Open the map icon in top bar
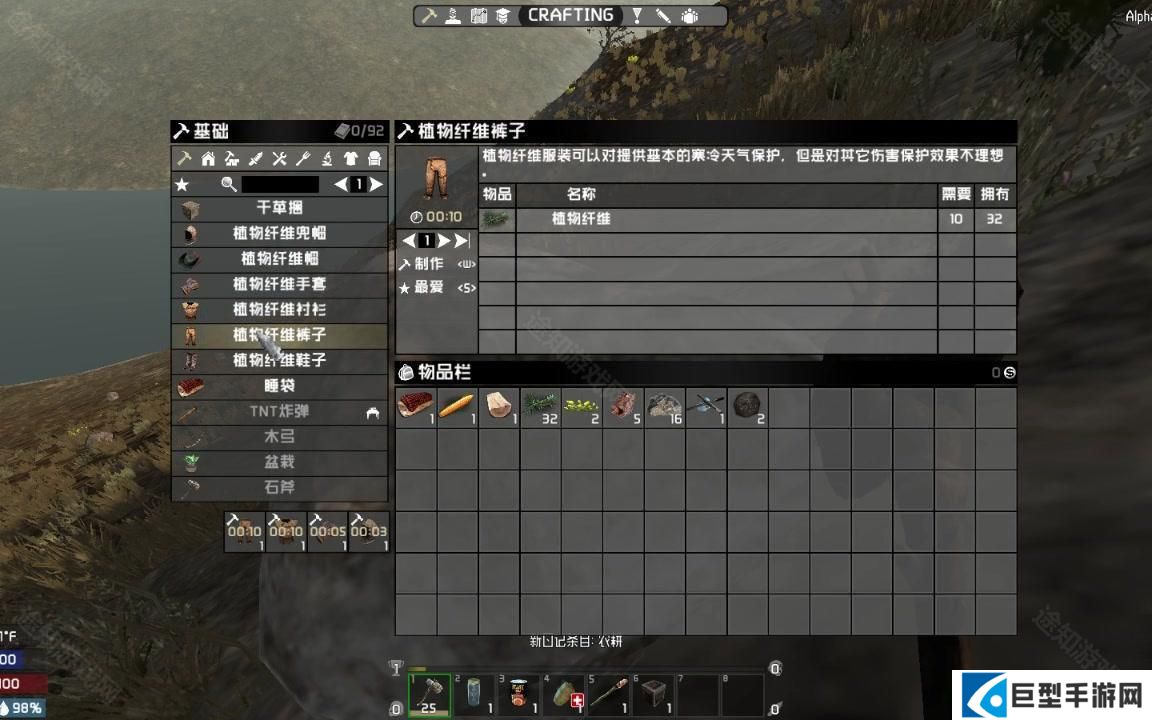The image size is (1152, 720). point(479,16)
